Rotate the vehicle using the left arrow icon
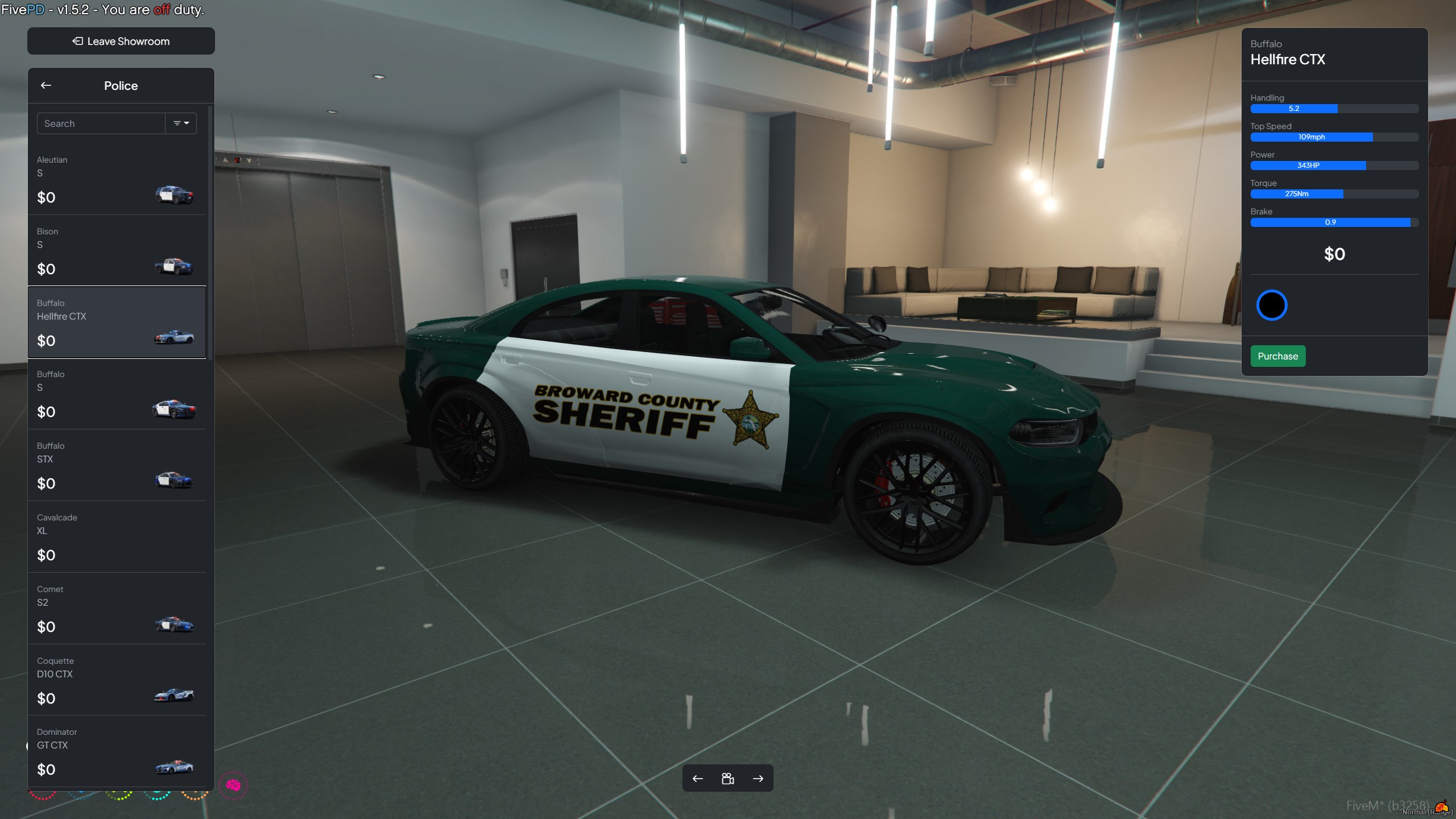 tap(698, 778)
